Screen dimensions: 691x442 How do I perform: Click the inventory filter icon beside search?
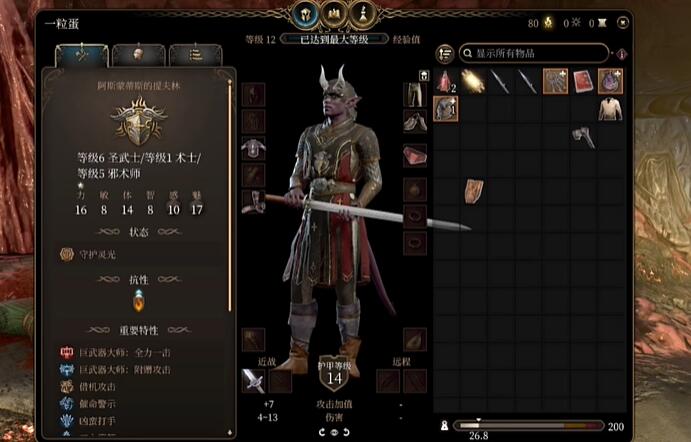pos(621,53)
